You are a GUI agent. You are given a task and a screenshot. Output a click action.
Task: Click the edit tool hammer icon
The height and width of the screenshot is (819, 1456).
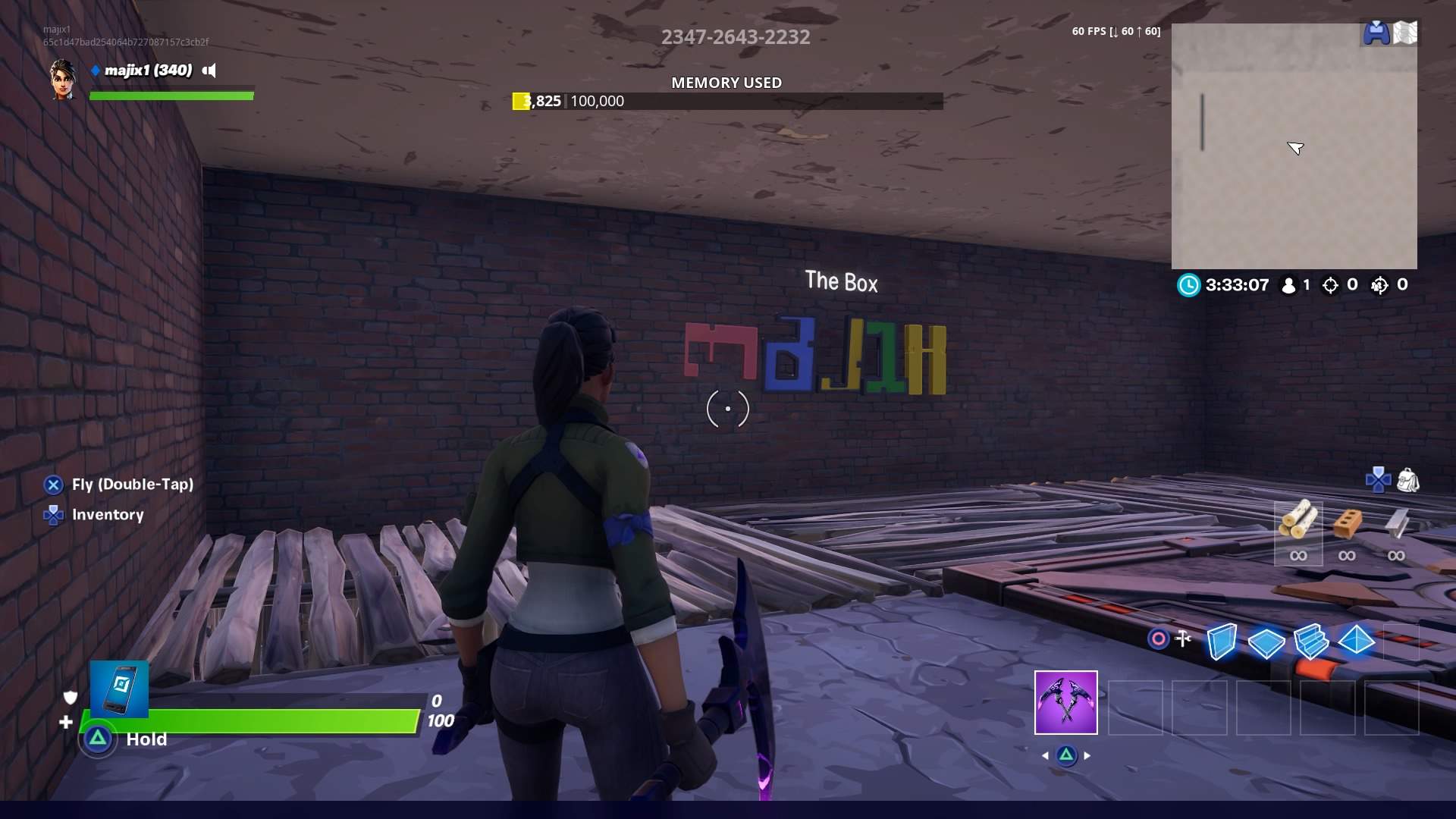tap(1184, 639)
